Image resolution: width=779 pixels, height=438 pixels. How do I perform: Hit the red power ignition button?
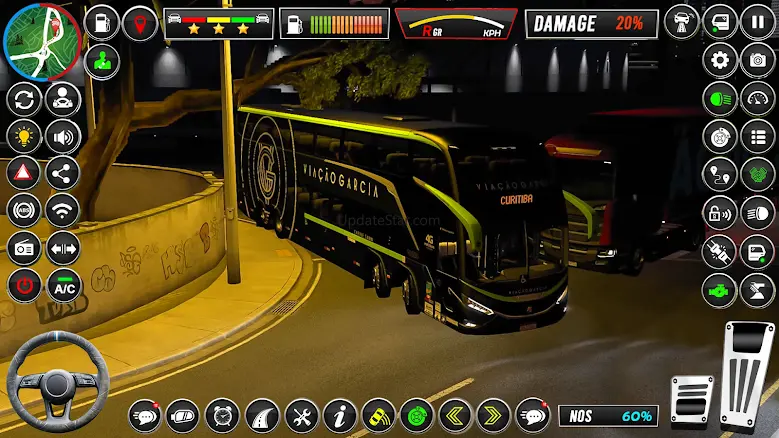click(24, 285)
